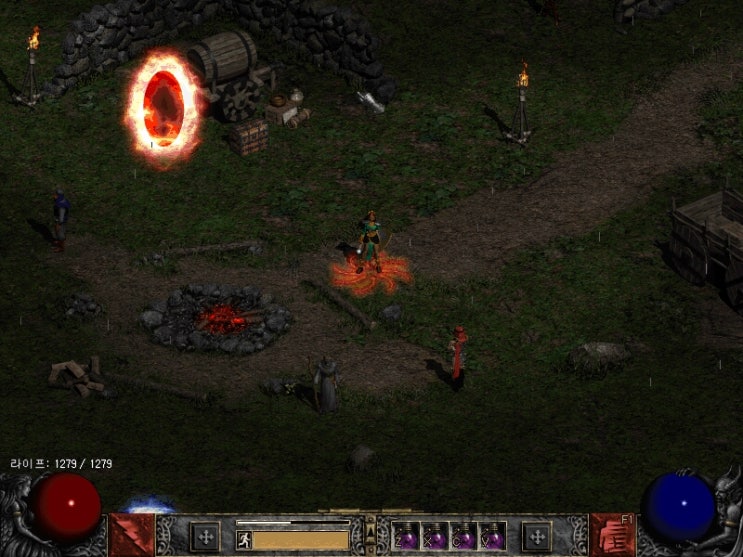Use the purple potion labeled Z
This screenshot has height=557, width=743.
point(407,537)
